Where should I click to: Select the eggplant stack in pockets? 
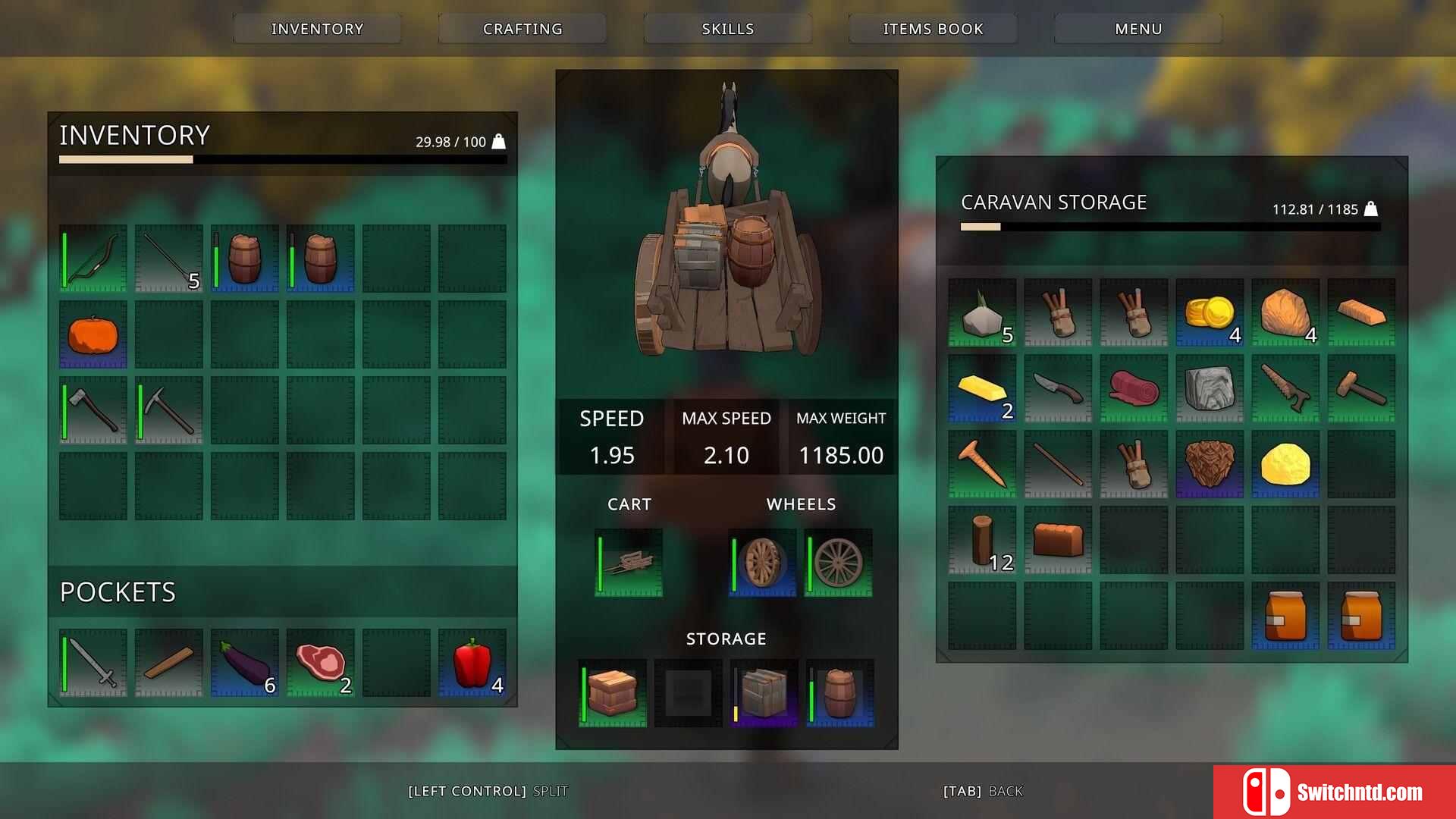(x=245, y=663)
